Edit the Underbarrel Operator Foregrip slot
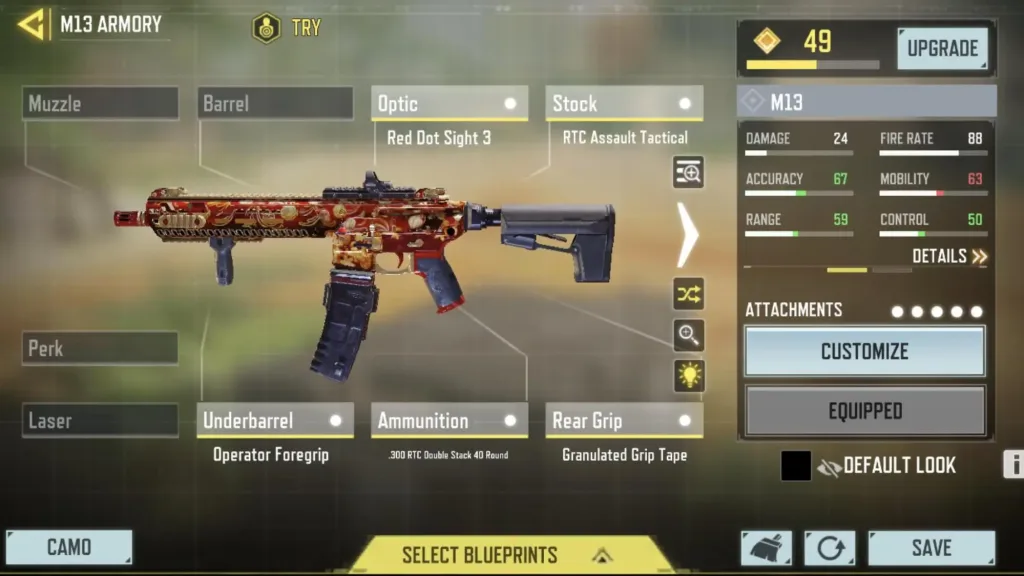The height and width of the screenshot is (576, 1024). point(275,421)
